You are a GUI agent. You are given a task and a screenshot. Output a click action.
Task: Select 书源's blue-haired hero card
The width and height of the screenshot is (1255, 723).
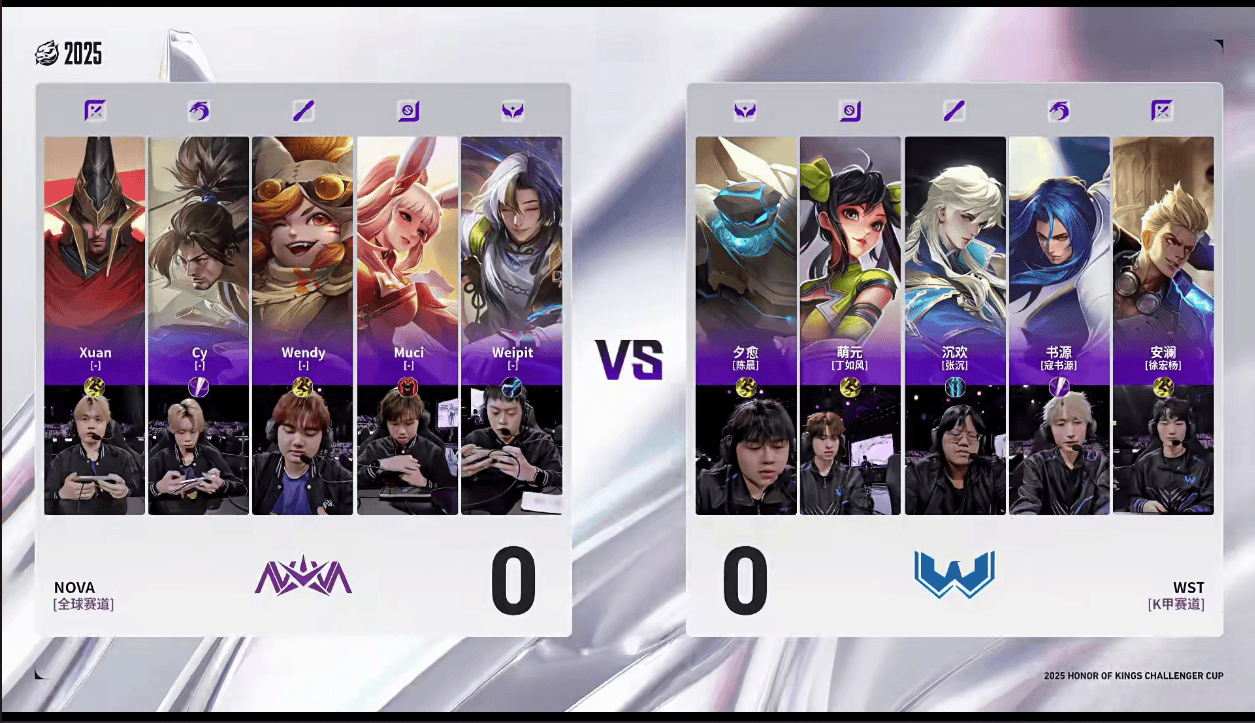(1059, 240)
